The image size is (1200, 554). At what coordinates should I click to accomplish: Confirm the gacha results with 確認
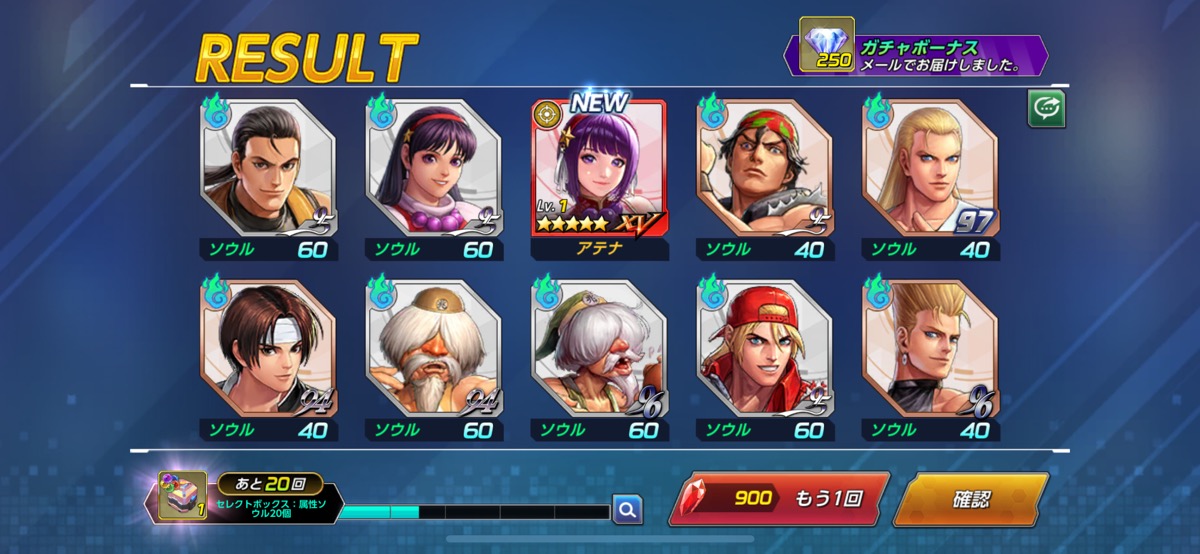(x=969, y=499)
